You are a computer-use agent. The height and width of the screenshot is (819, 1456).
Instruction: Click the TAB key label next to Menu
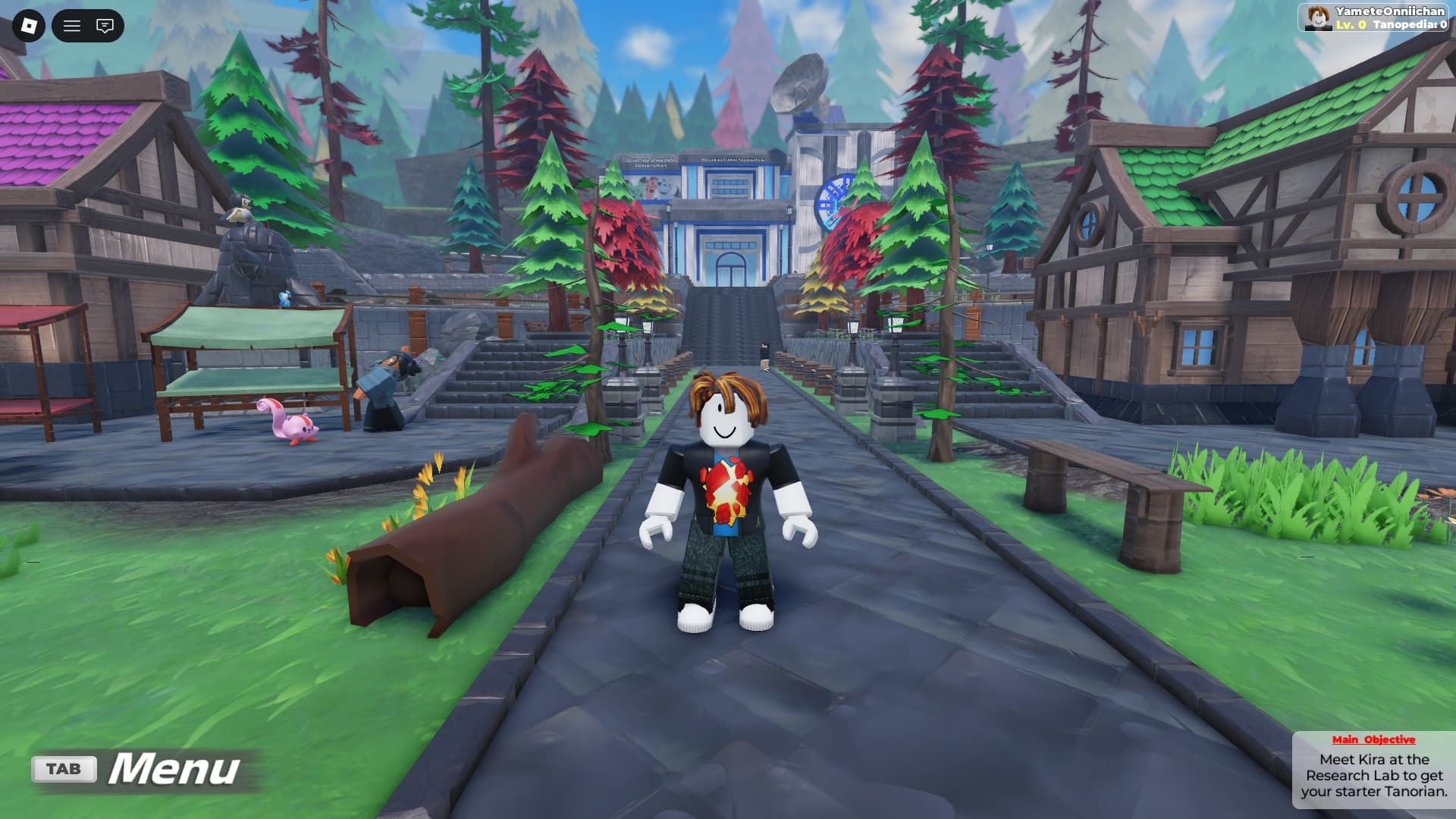pyautogui.click(x=64, y=767)
